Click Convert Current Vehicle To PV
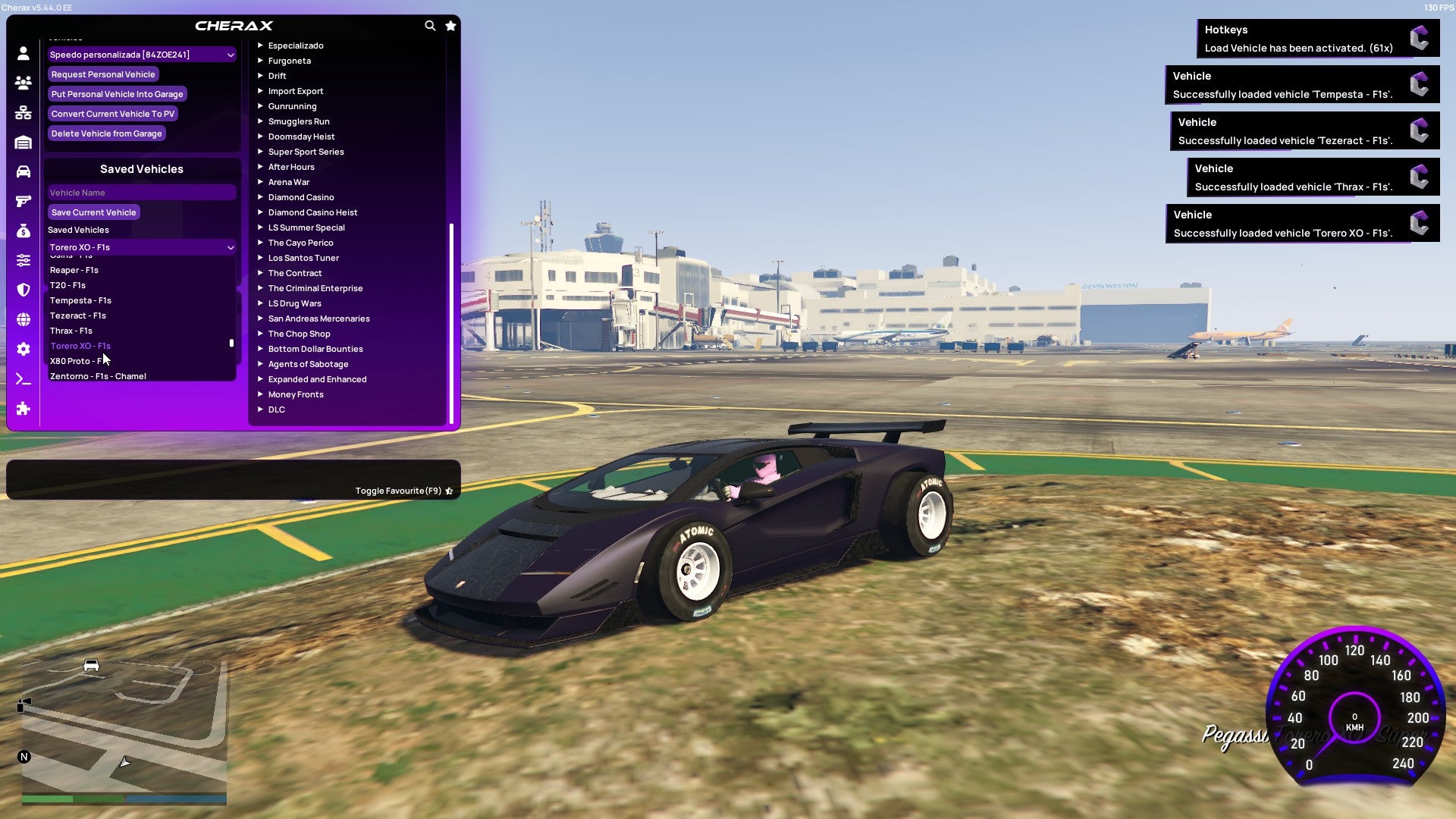Viewport: 1456px width, 819px height. 112,113
